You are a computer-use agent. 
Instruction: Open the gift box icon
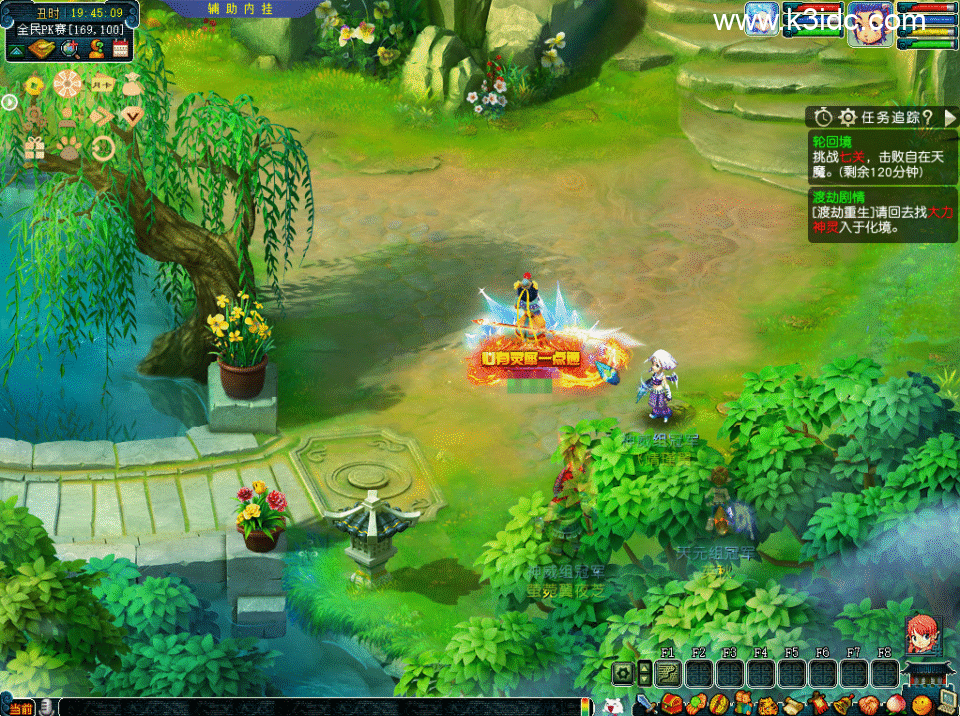[35, 149]
